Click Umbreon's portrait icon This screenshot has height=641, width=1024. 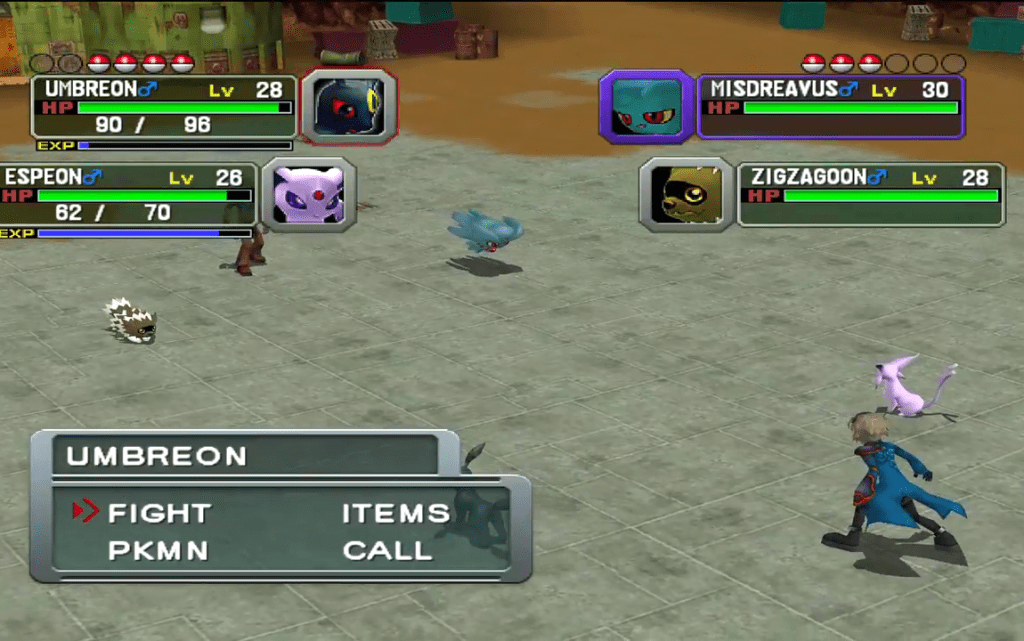click(348, 106)
